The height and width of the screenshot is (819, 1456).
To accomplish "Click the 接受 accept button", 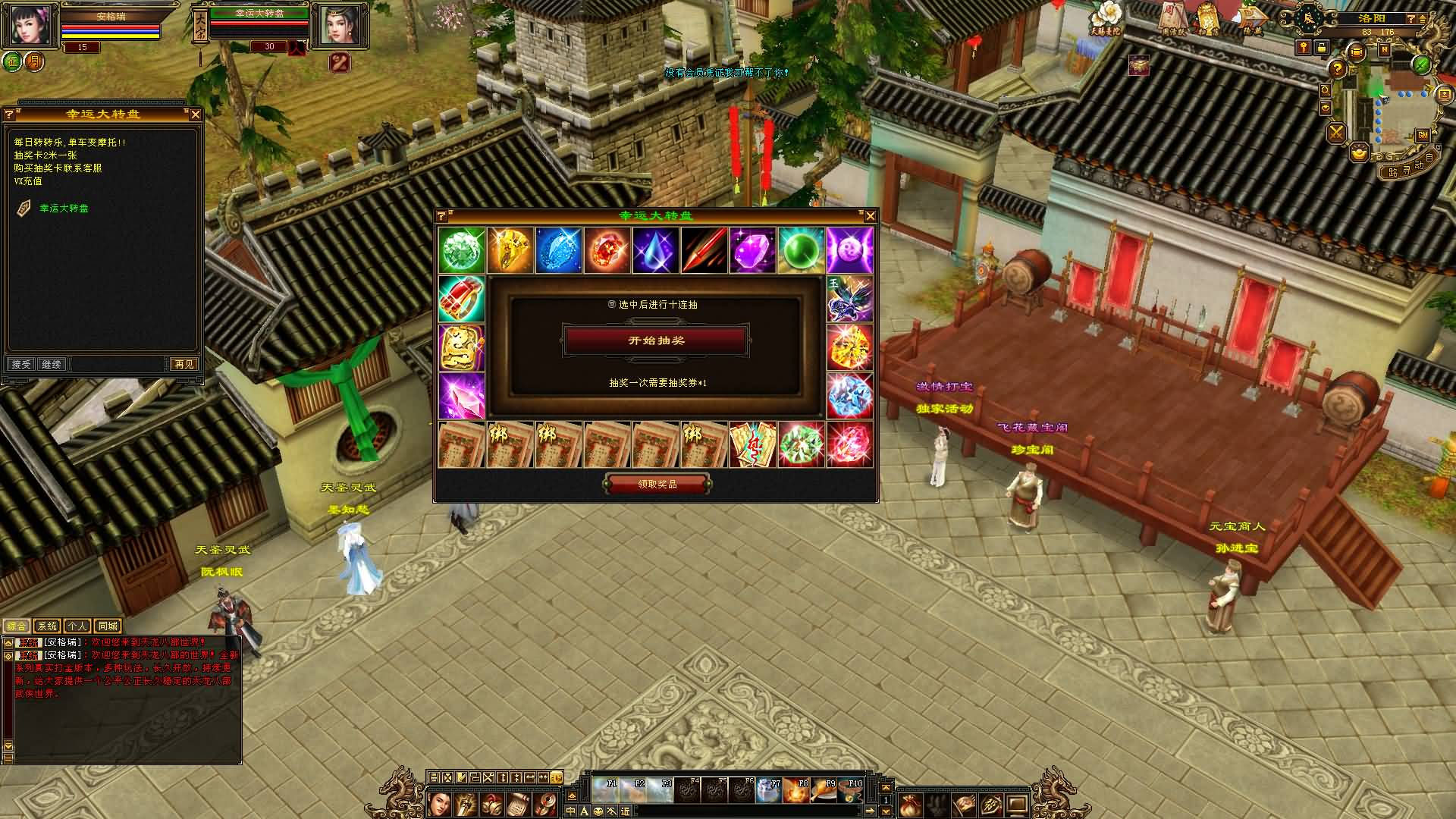I will point(20,365).
